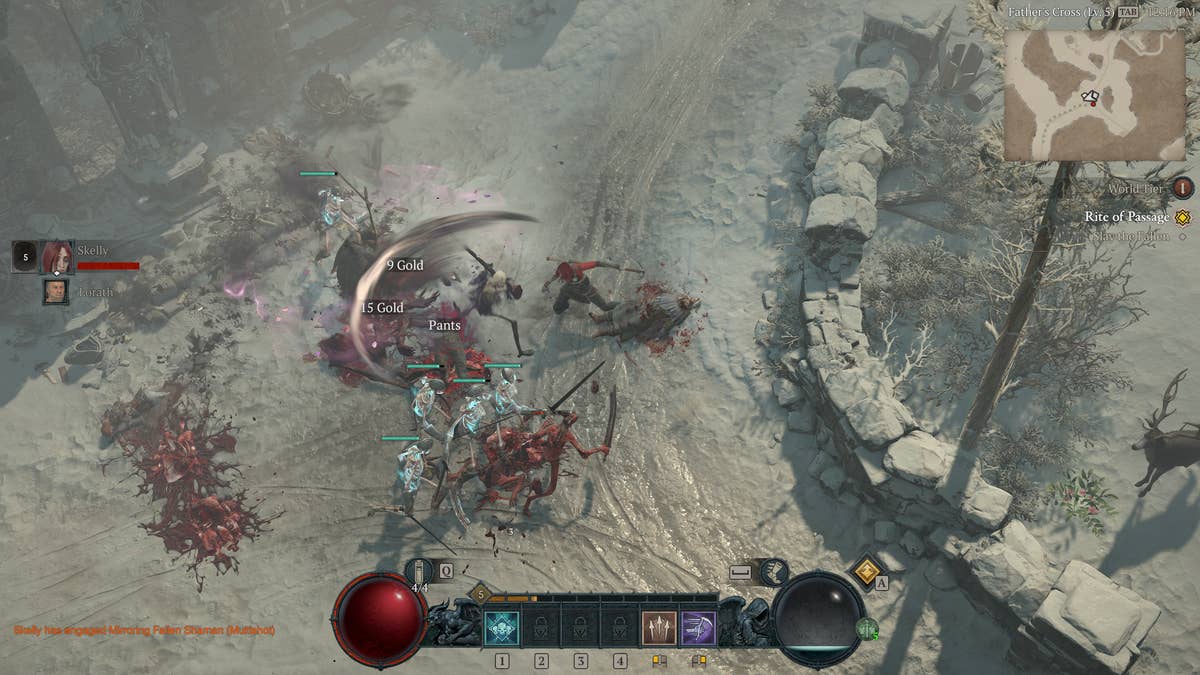Activate the purple scythe skill
The width and height of the screenshot is (1200, 675).
pyautogui.click(x=698, y=627)
